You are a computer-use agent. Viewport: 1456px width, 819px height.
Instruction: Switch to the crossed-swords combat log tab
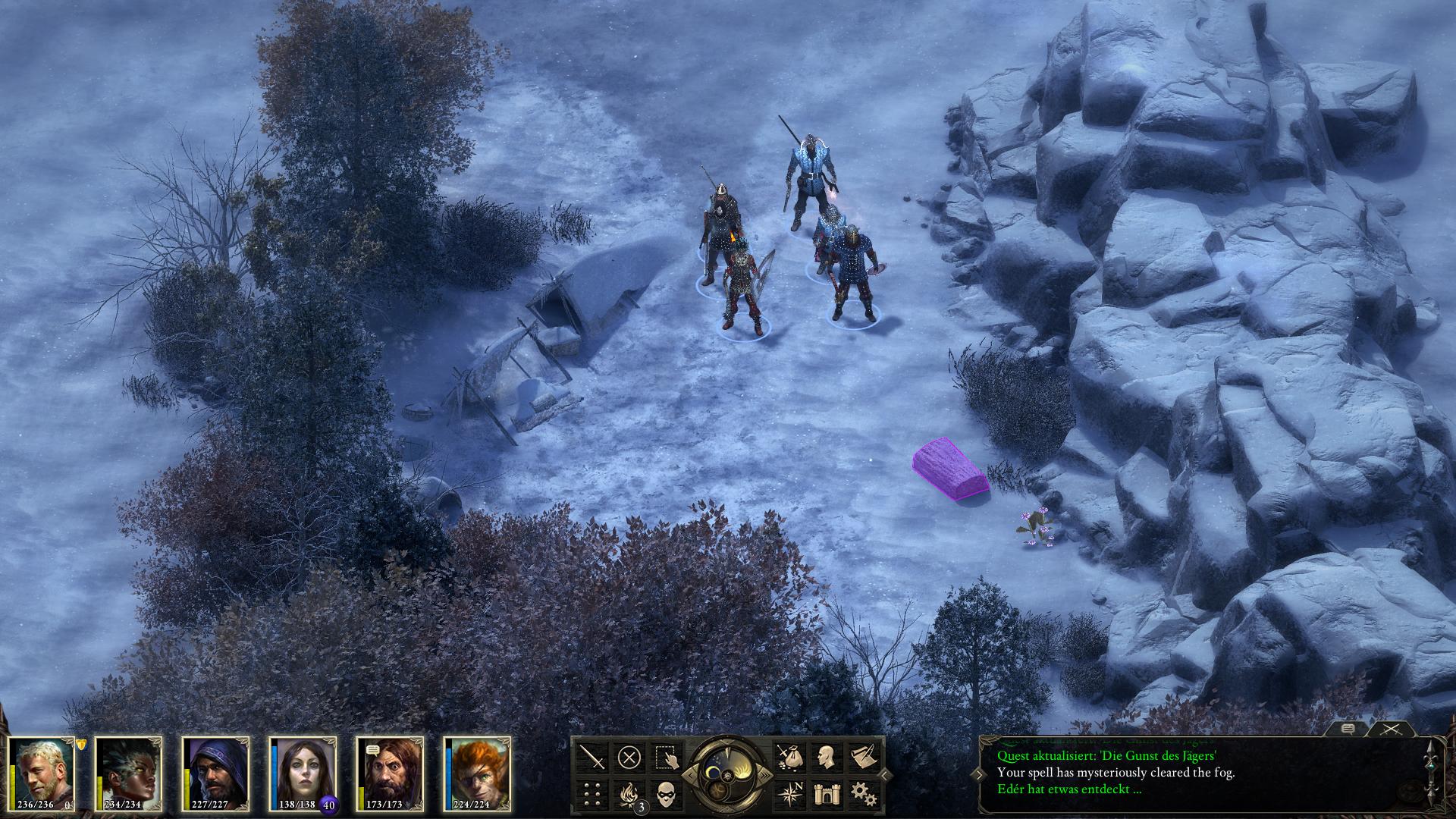(1390, 729)
